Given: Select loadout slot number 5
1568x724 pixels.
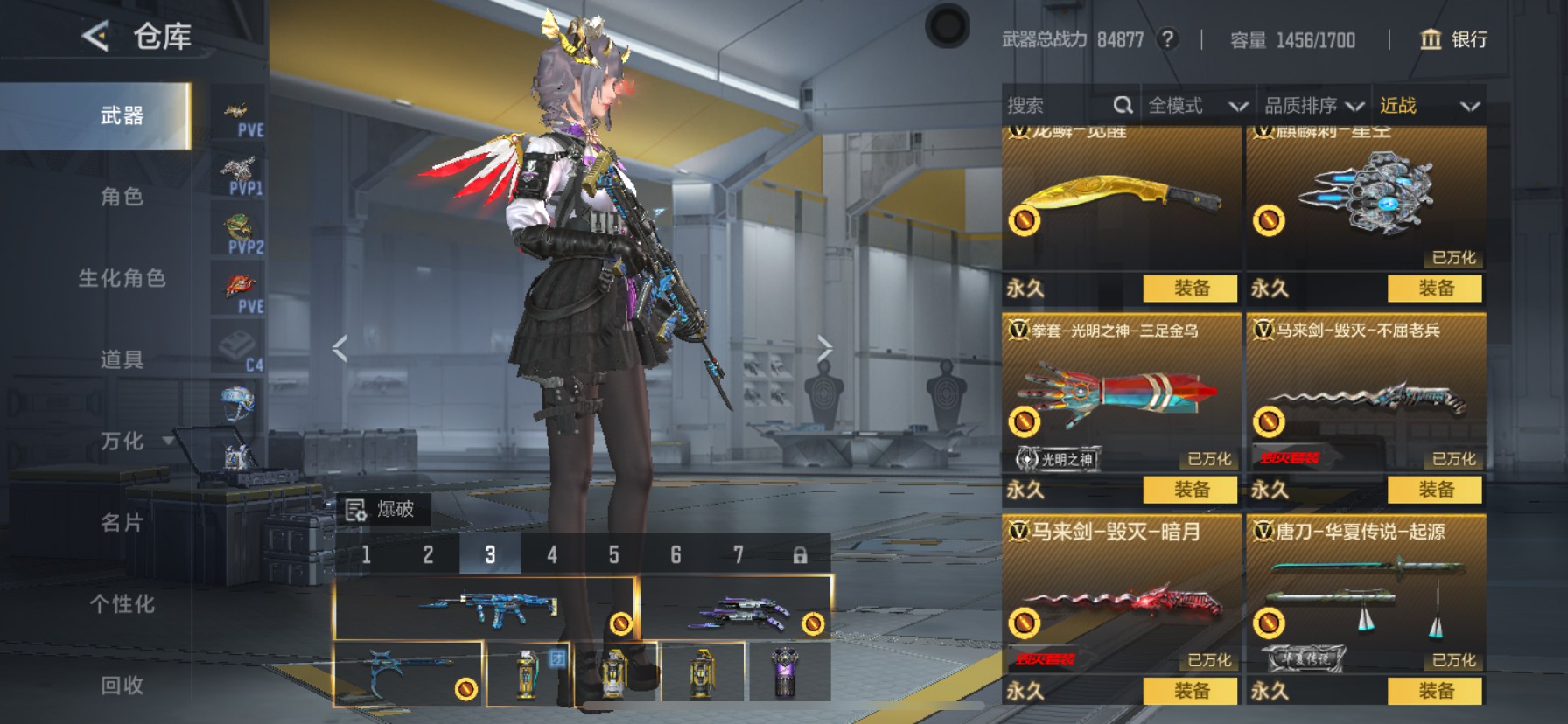Looking at the screenshot, I should (x=614, y=554).
